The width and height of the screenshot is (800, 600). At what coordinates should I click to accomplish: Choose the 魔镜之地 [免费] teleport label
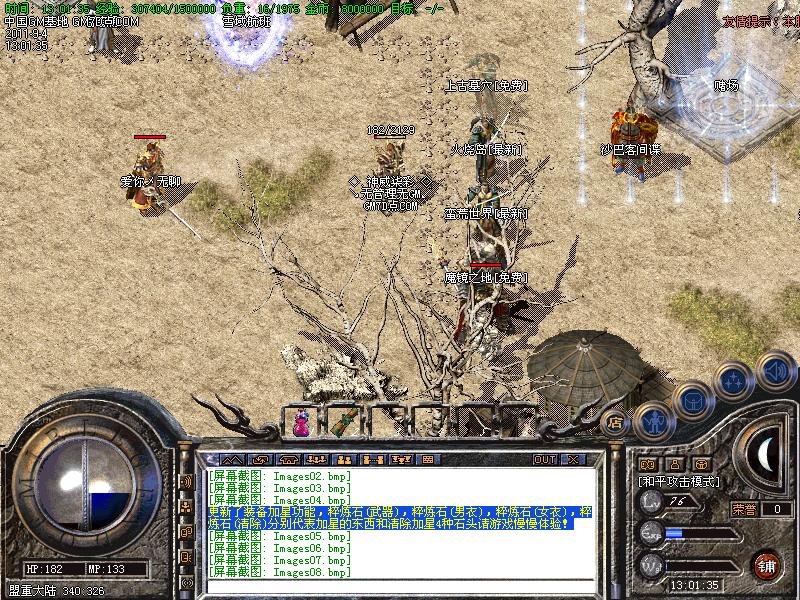487,277
